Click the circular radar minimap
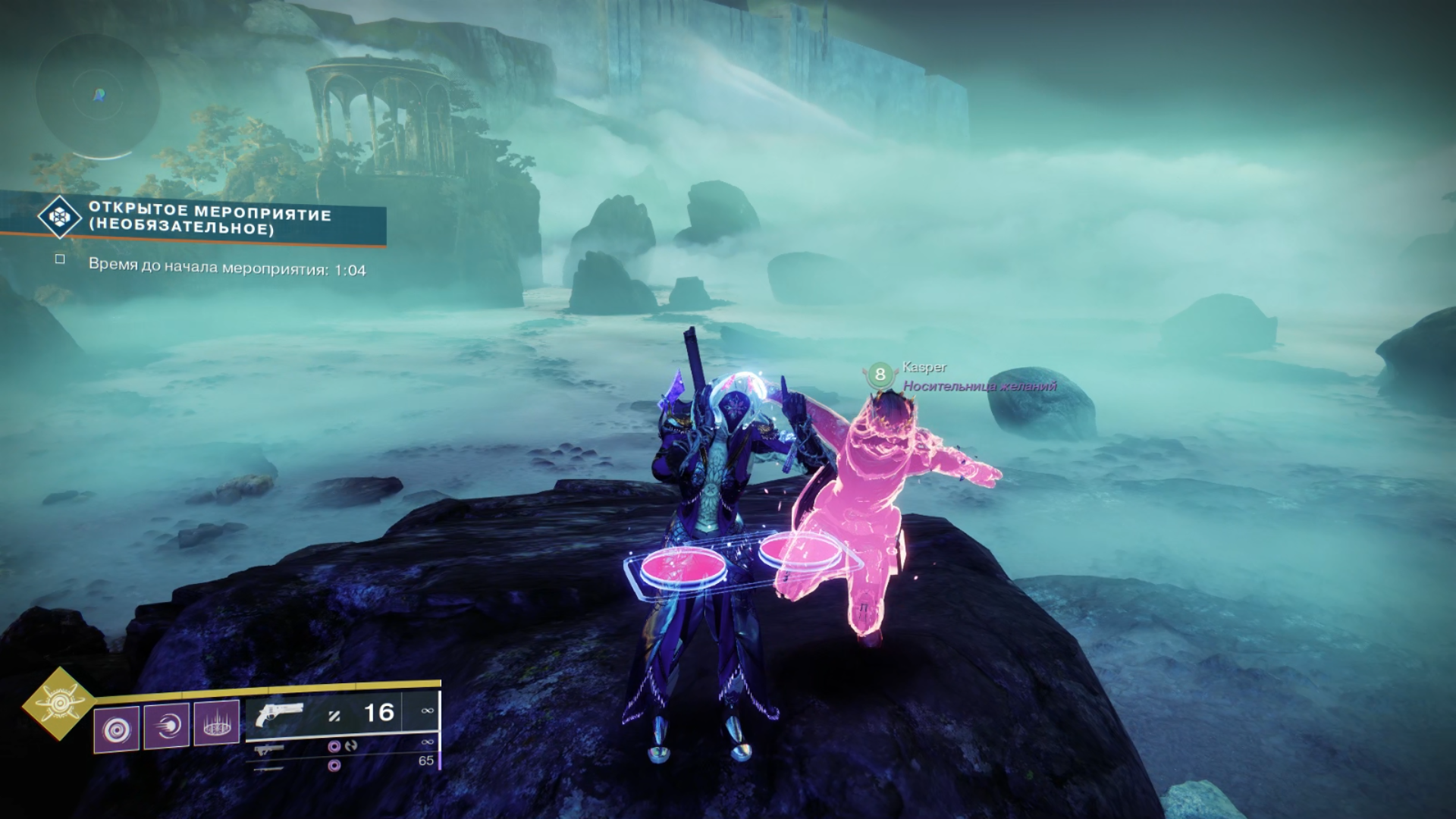The width and height of the screenshot is (1456, 819). pos(97,96)
